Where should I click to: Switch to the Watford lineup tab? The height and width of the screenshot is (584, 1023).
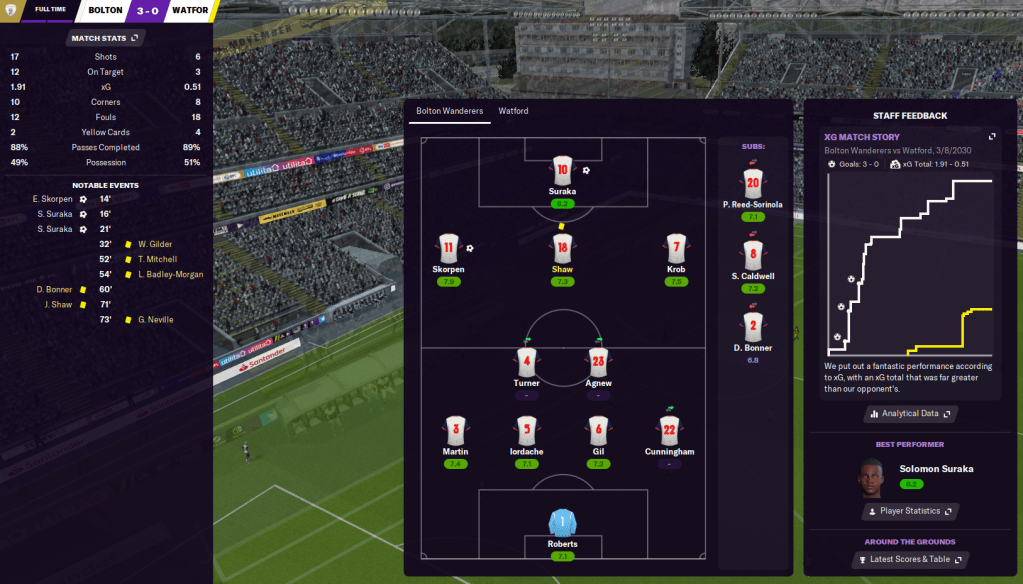click(x=513, y=111)
